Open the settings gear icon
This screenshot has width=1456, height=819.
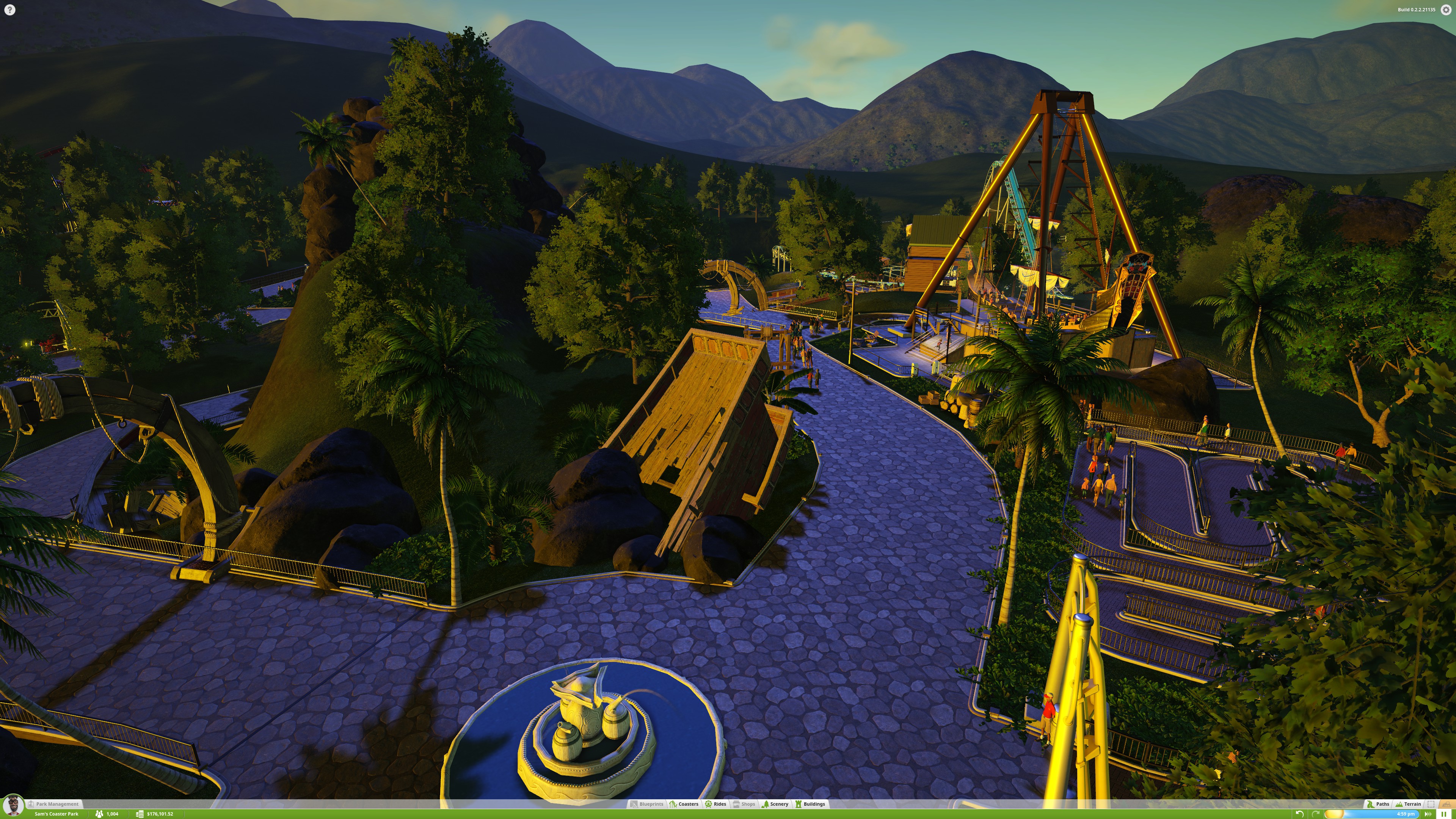[x=1446, y=9]
